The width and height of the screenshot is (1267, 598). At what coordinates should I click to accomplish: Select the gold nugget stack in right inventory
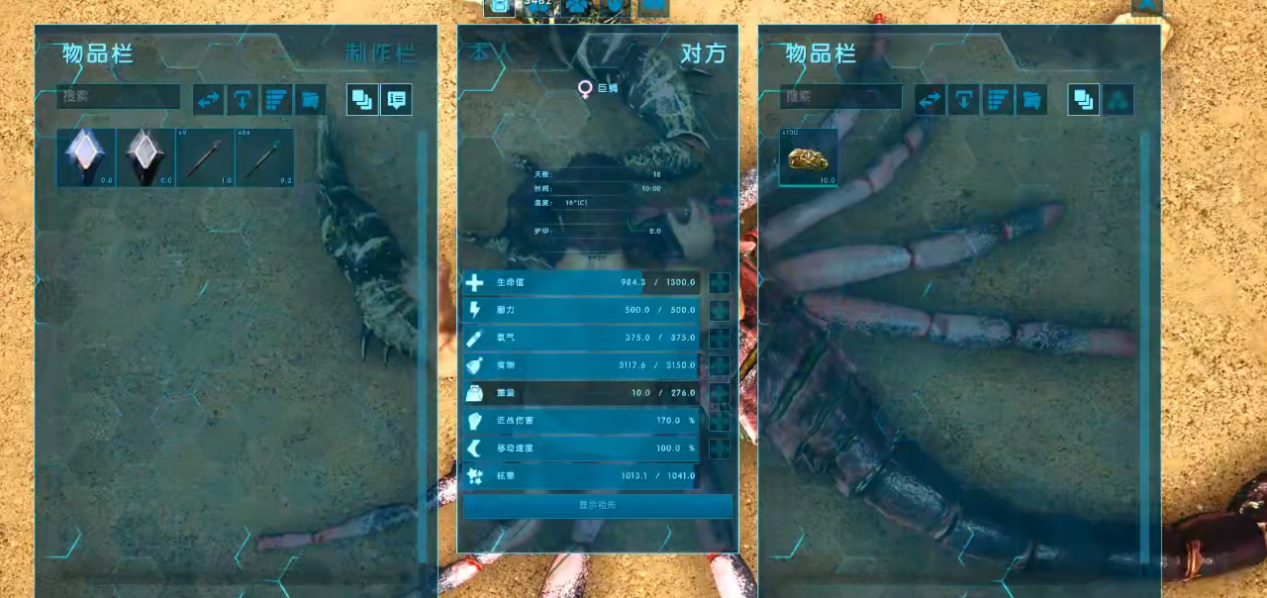808,157
